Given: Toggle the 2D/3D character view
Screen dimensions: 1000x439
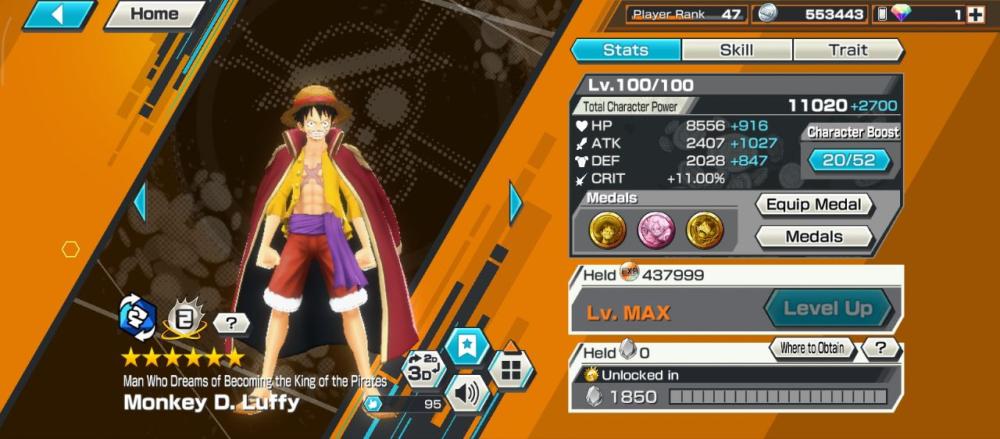Looking at the screenshot, I should click(421, 368).
